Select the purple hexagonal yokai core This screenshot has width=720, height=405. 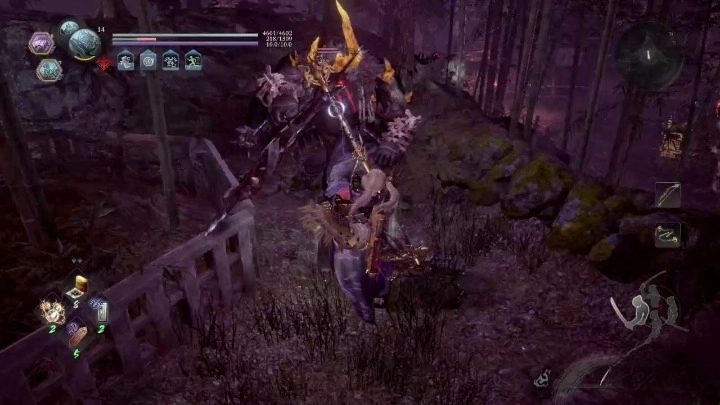tap(41, 43)
